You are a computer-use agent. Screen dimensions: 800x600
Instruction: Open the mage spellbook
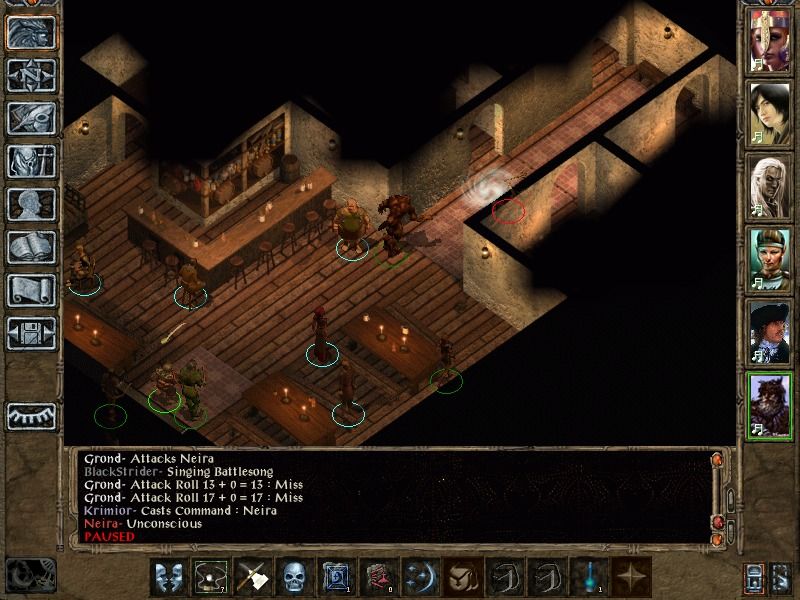[x=31, y=247]
